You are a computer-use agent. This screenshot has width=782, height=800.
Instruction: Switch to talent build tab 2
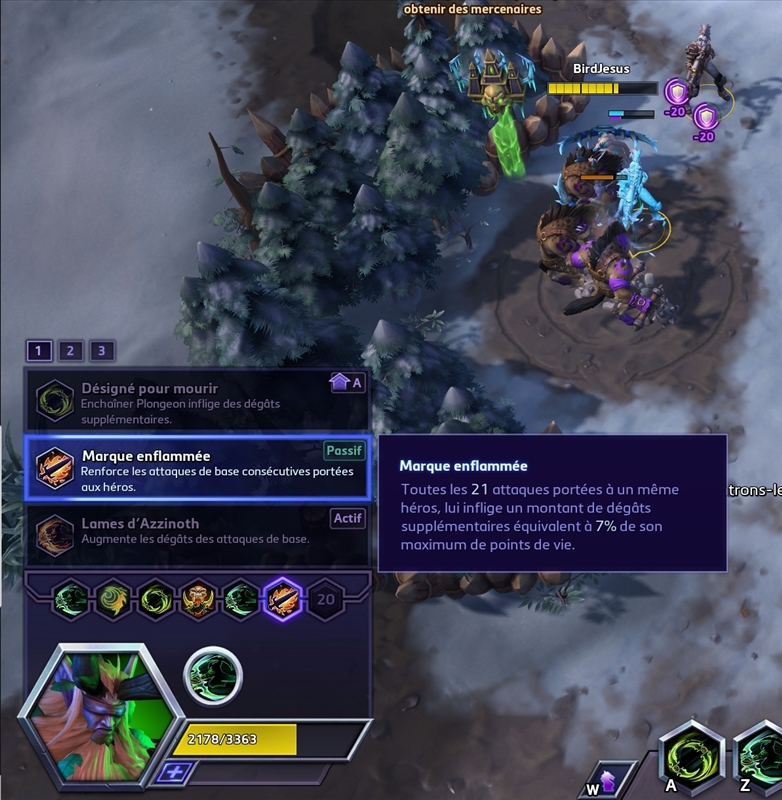click(70, 350)
